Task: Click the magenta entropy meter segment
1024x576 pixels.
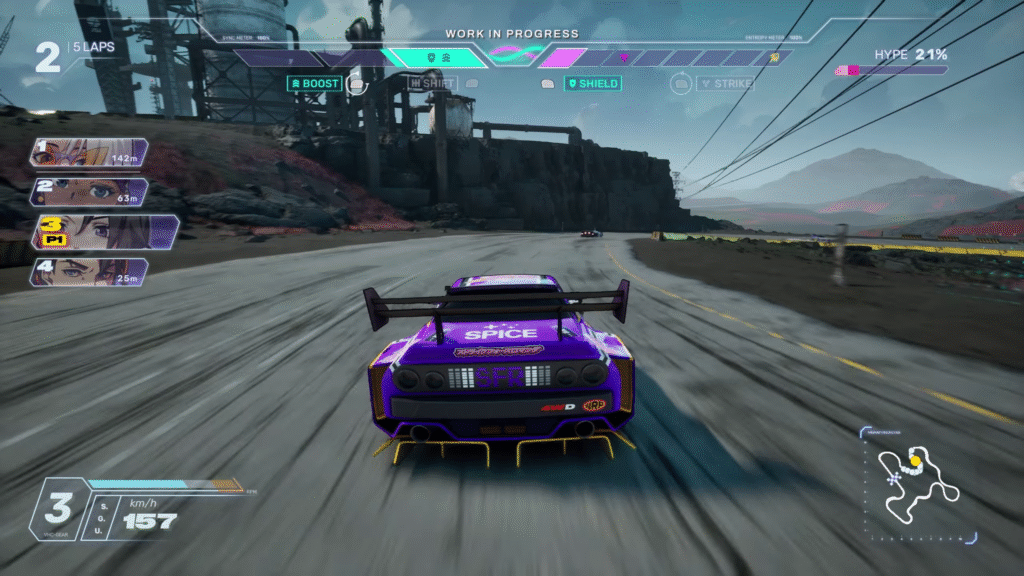Action: [x=564, y=58]
